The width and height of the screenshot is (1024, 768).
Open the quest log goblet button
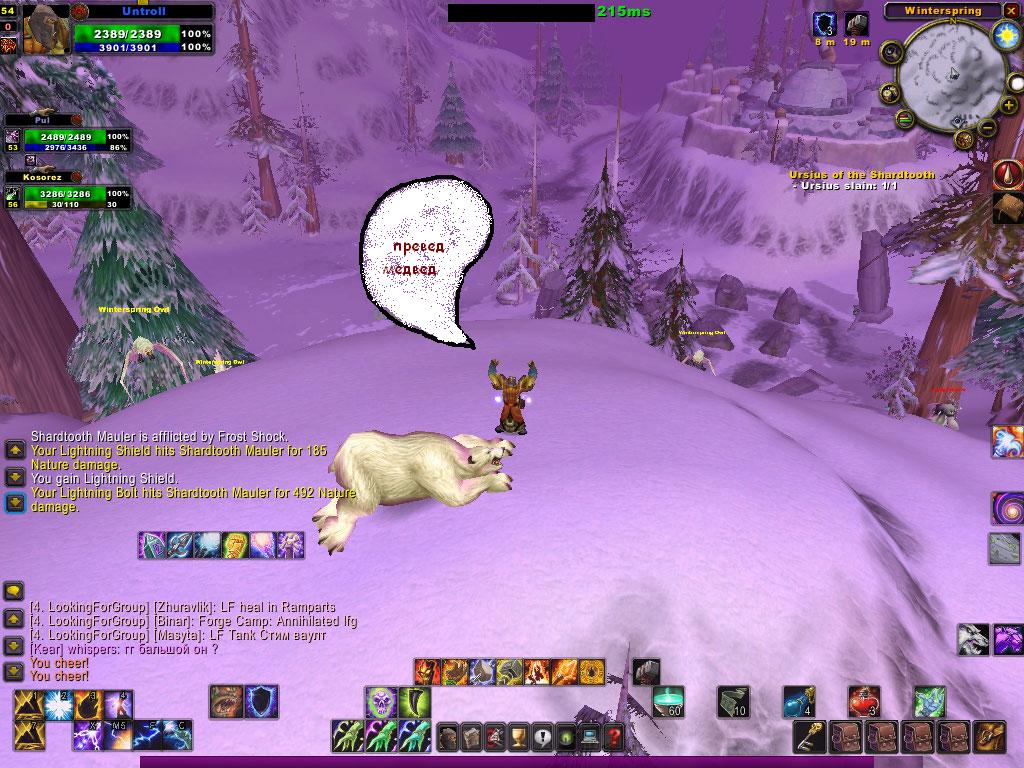point(518,738)
